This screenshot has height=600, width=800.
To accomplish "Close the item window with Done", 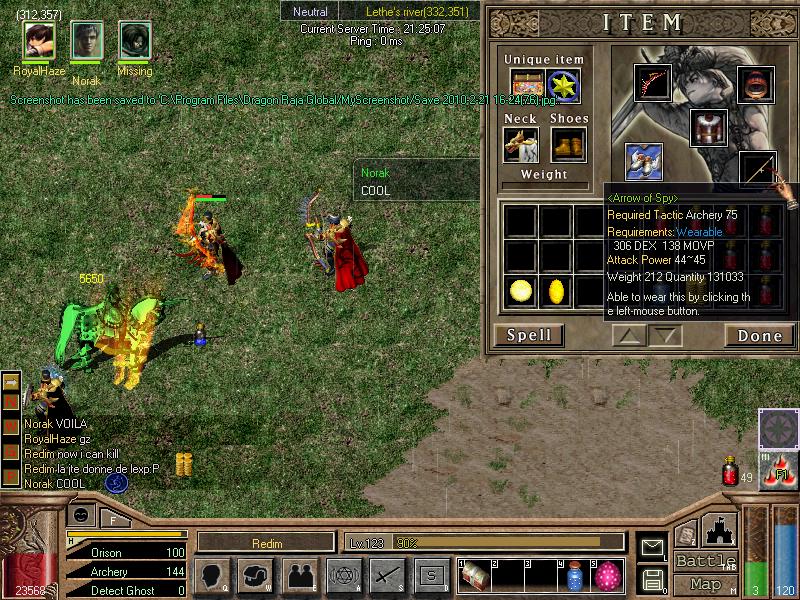I will click(x=759, y=335).
